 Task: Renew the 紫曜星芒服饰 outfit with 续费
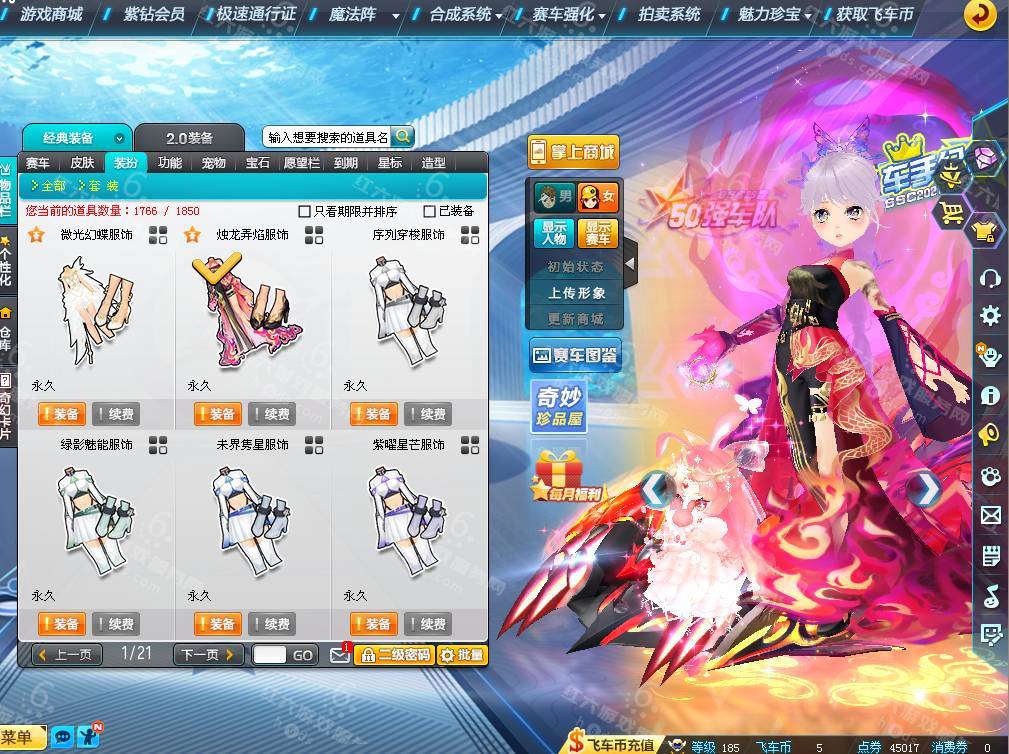click(427, 624)
